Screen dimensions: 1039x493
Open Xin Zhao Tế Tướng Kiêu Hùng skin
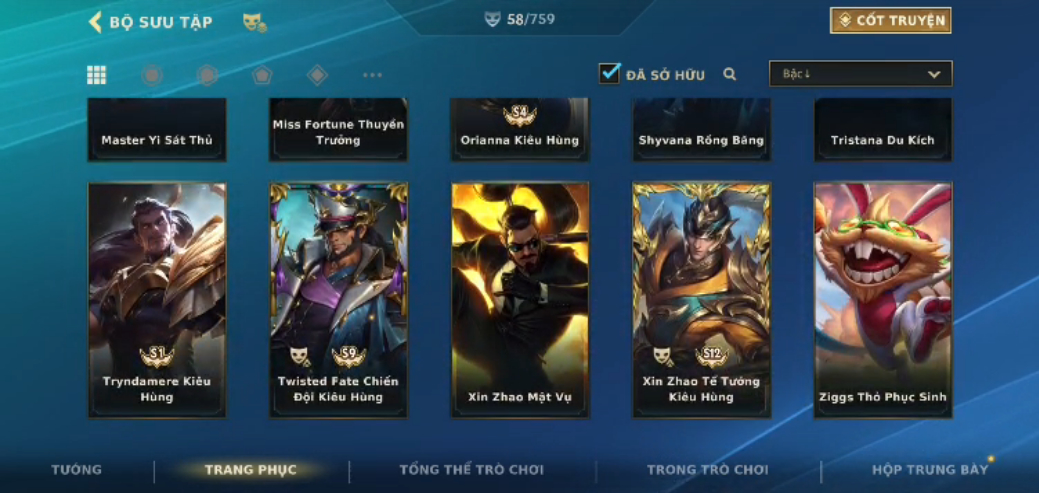[701, 299]
